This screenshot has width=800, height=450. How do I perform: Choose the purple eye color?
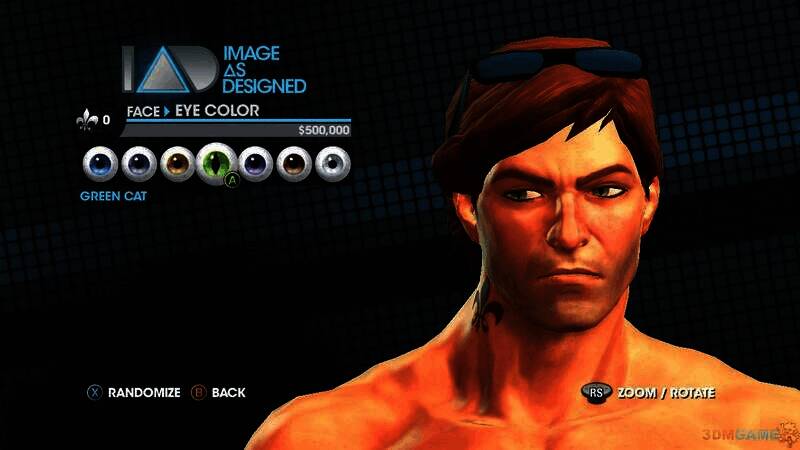tap(255, 163)
